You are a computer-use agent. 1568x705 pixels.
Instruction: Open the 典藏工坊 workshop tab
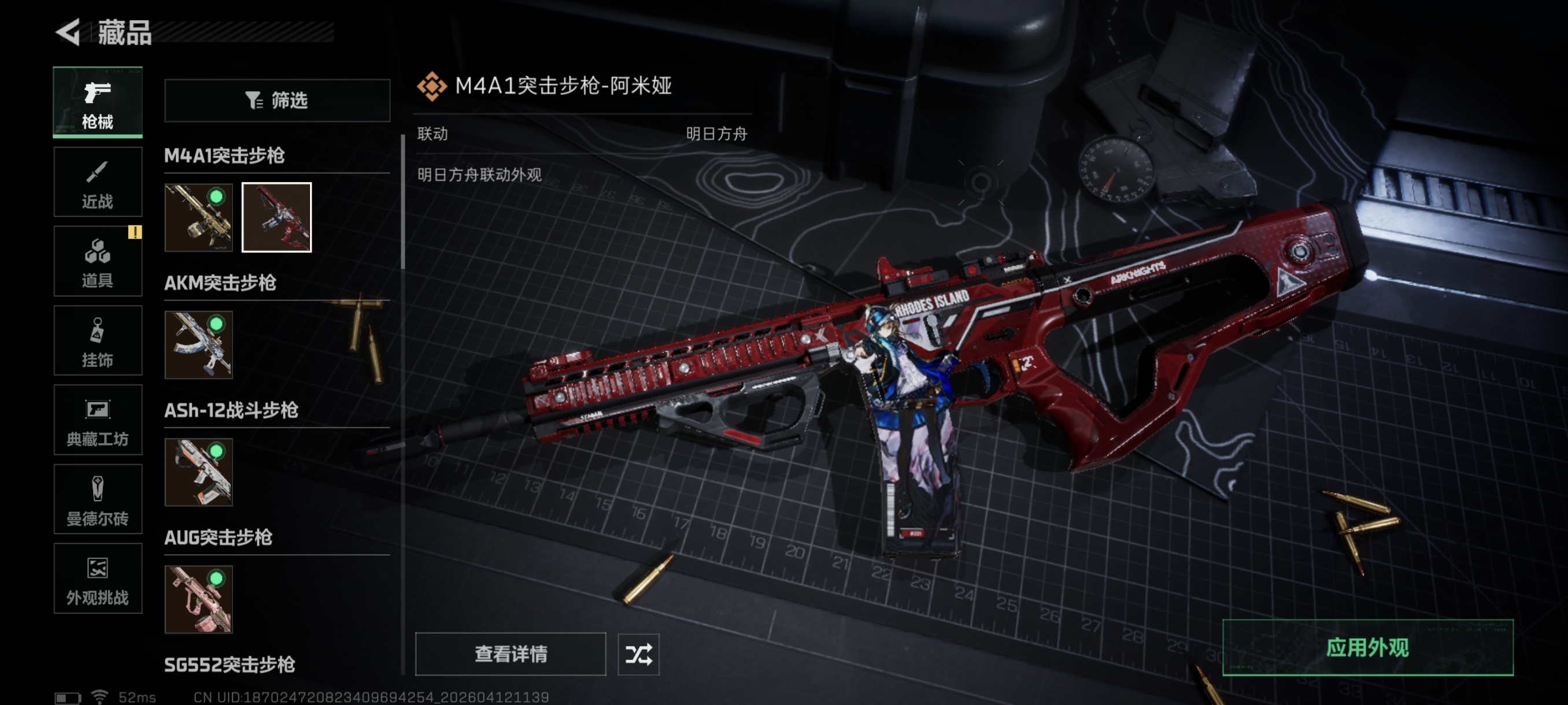tap(97, 420)
